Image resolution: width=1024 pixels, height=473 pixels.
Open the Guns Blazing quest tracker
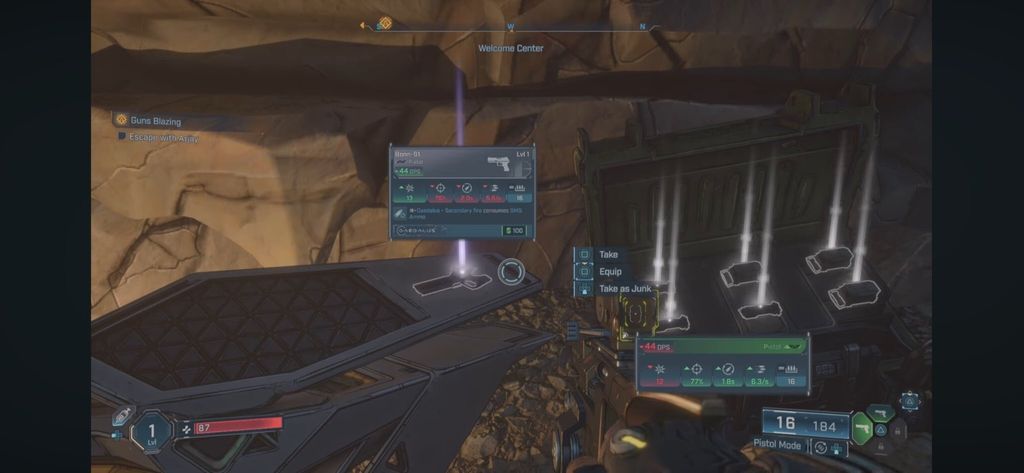156,121
